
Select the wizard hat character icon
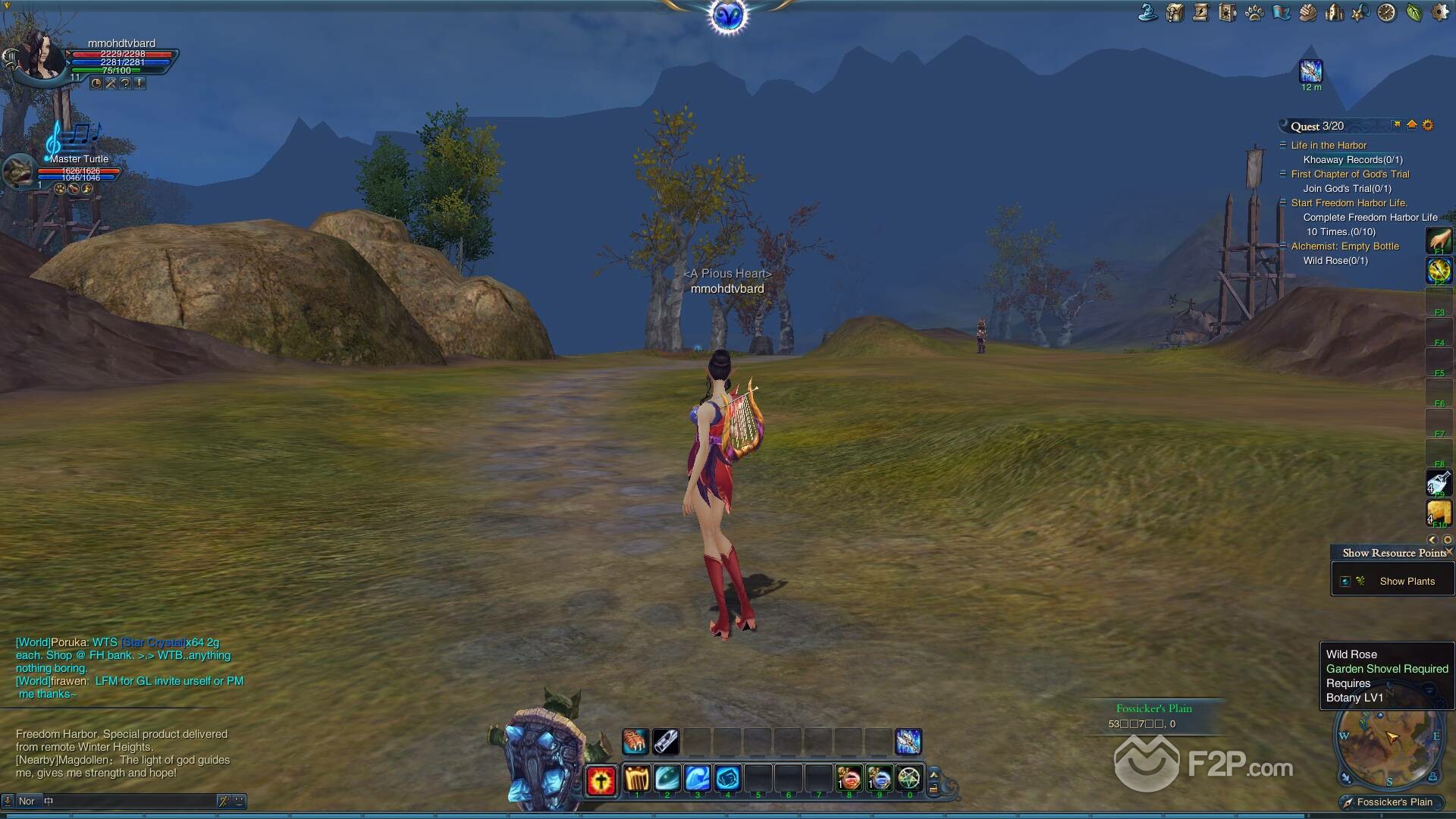(1148, 13)
